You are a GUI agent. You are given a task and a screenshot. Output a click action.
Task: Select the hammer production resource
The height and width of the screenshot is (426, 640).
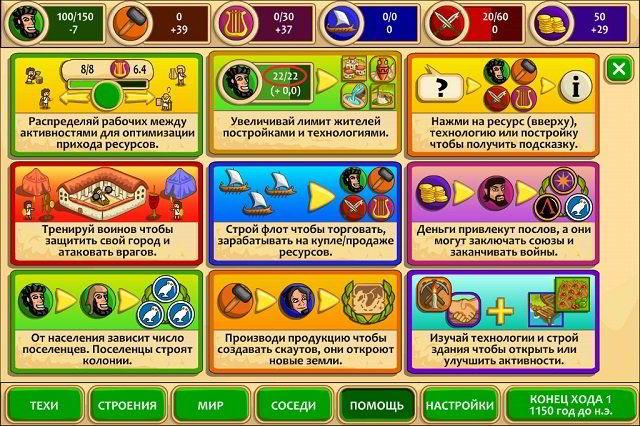coord(157,20)
